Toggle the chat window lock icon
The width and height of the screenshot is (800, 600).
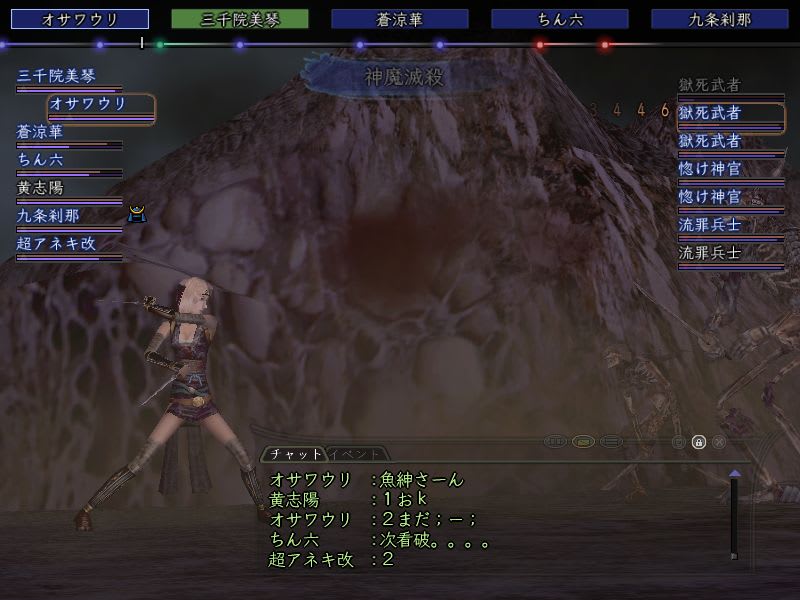click(x=699, y=441)
